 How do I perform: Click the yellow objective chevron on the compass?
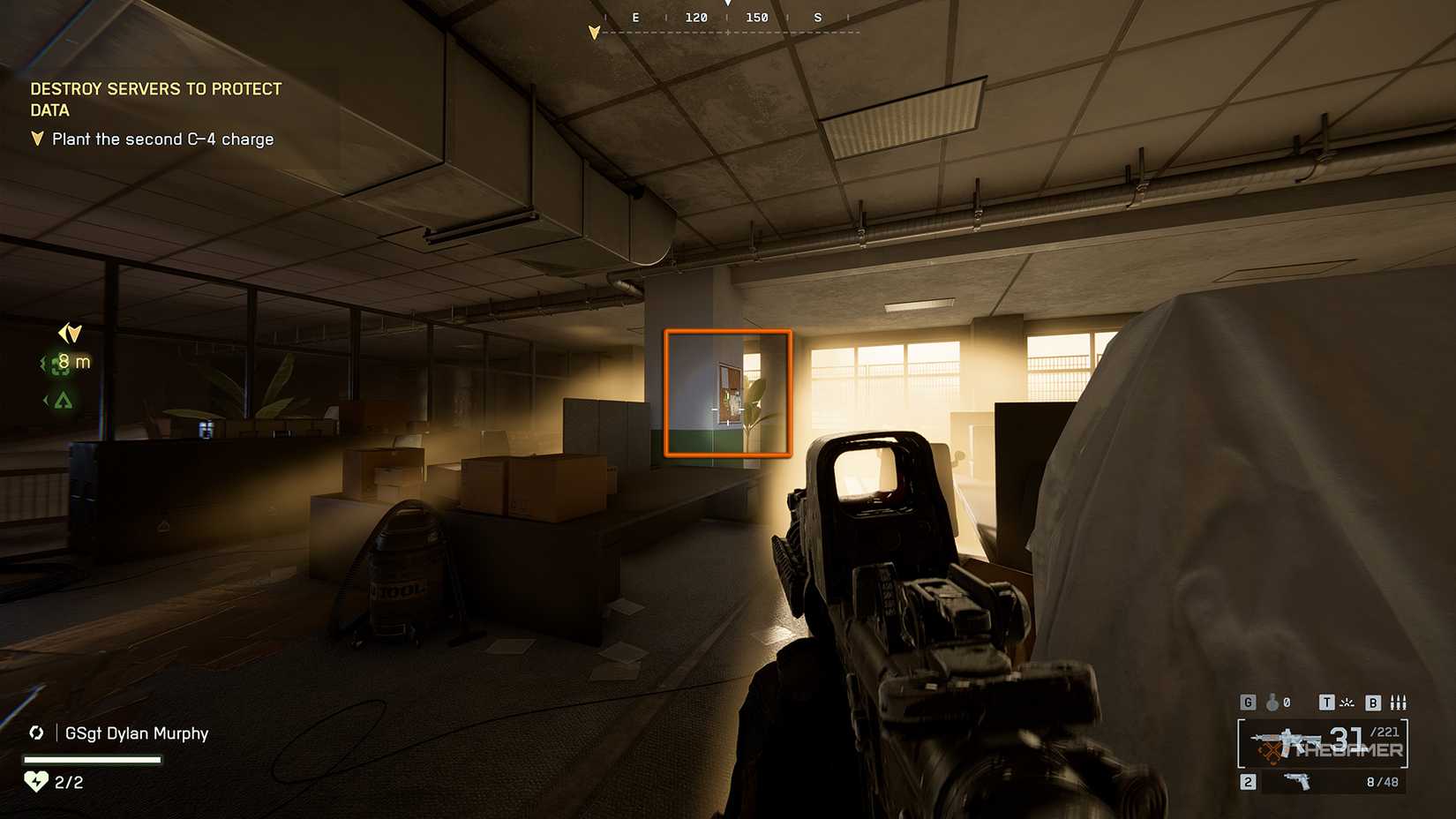594,33
